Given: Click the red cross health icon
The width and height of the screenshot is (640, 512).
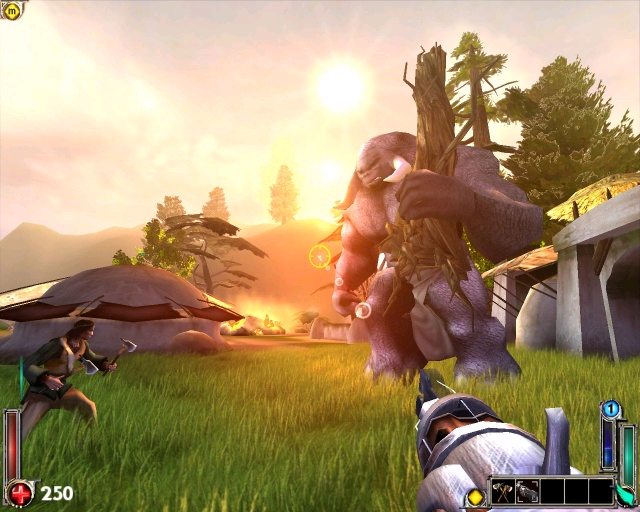Looking at the screenshot, I should coord(20,492).
